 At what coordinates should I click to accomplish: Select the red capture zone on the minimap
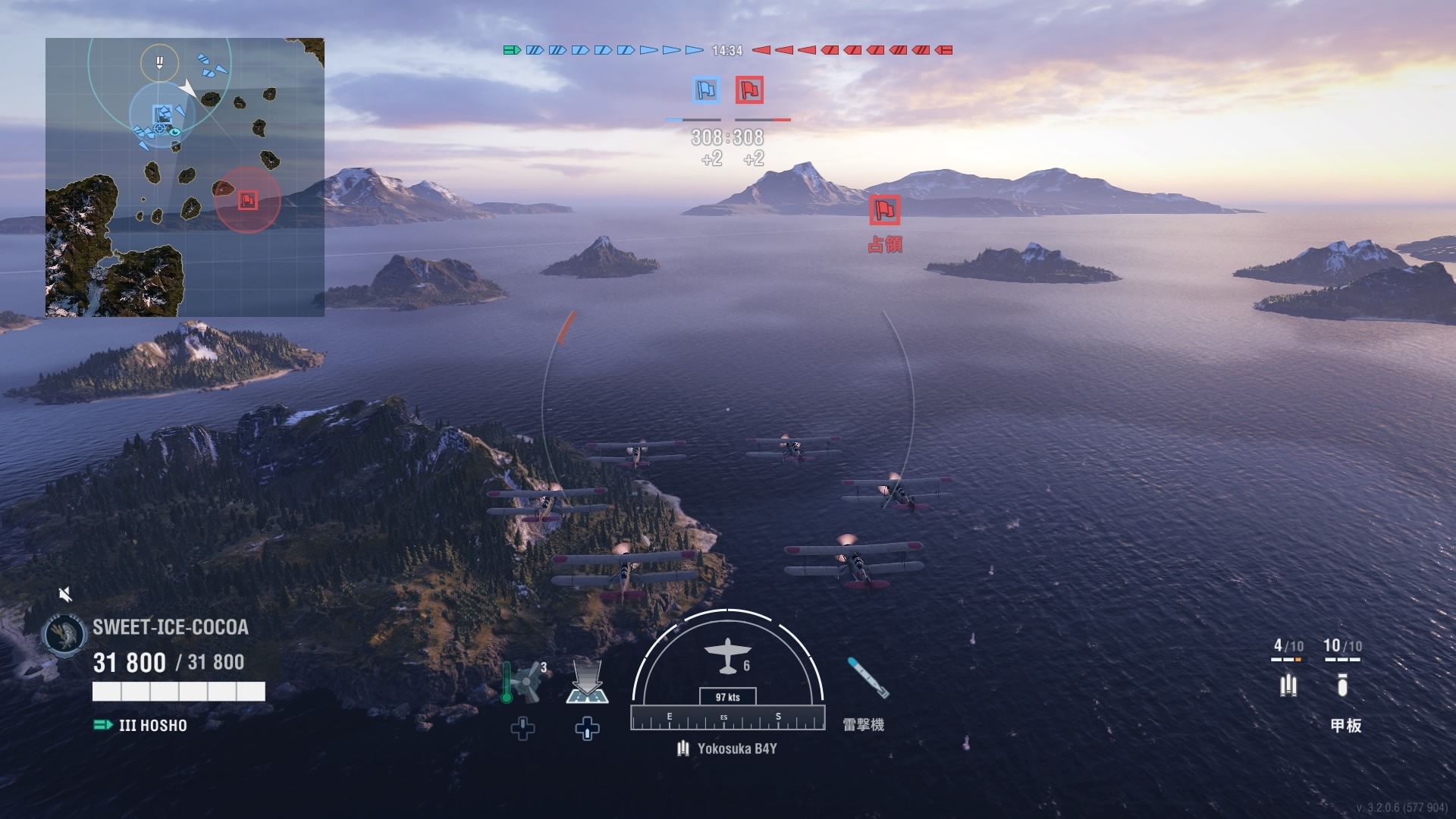pos(248,200)
